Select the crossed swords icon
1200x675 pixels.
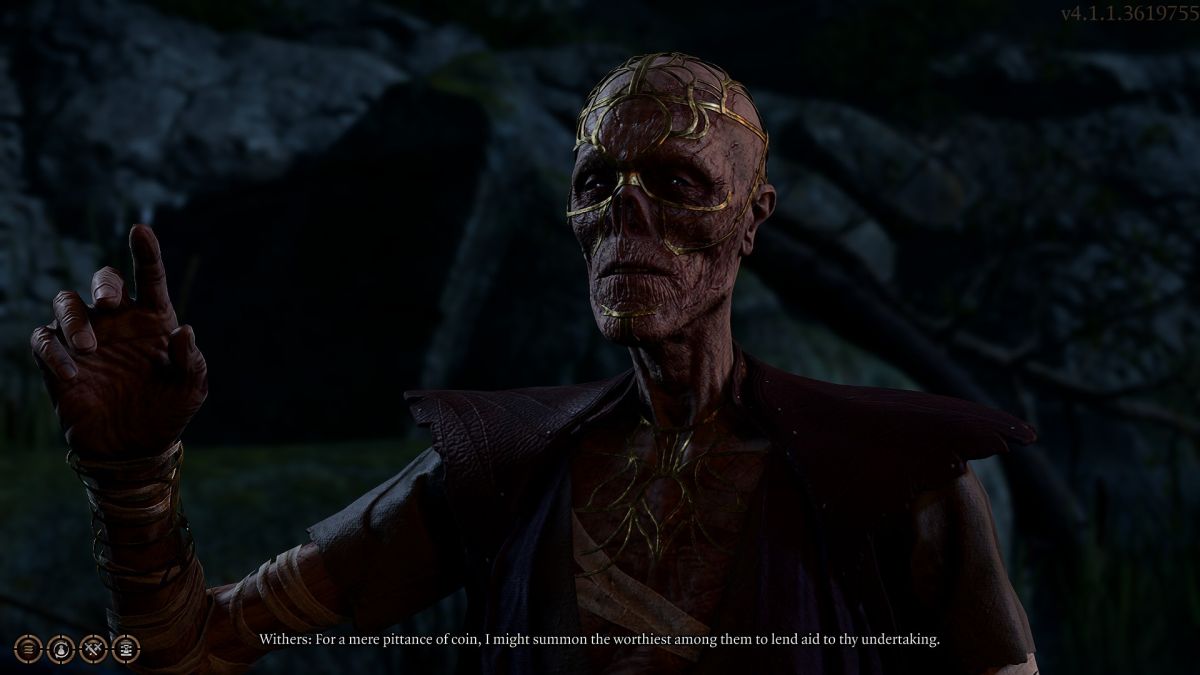[x=93, y=649]
